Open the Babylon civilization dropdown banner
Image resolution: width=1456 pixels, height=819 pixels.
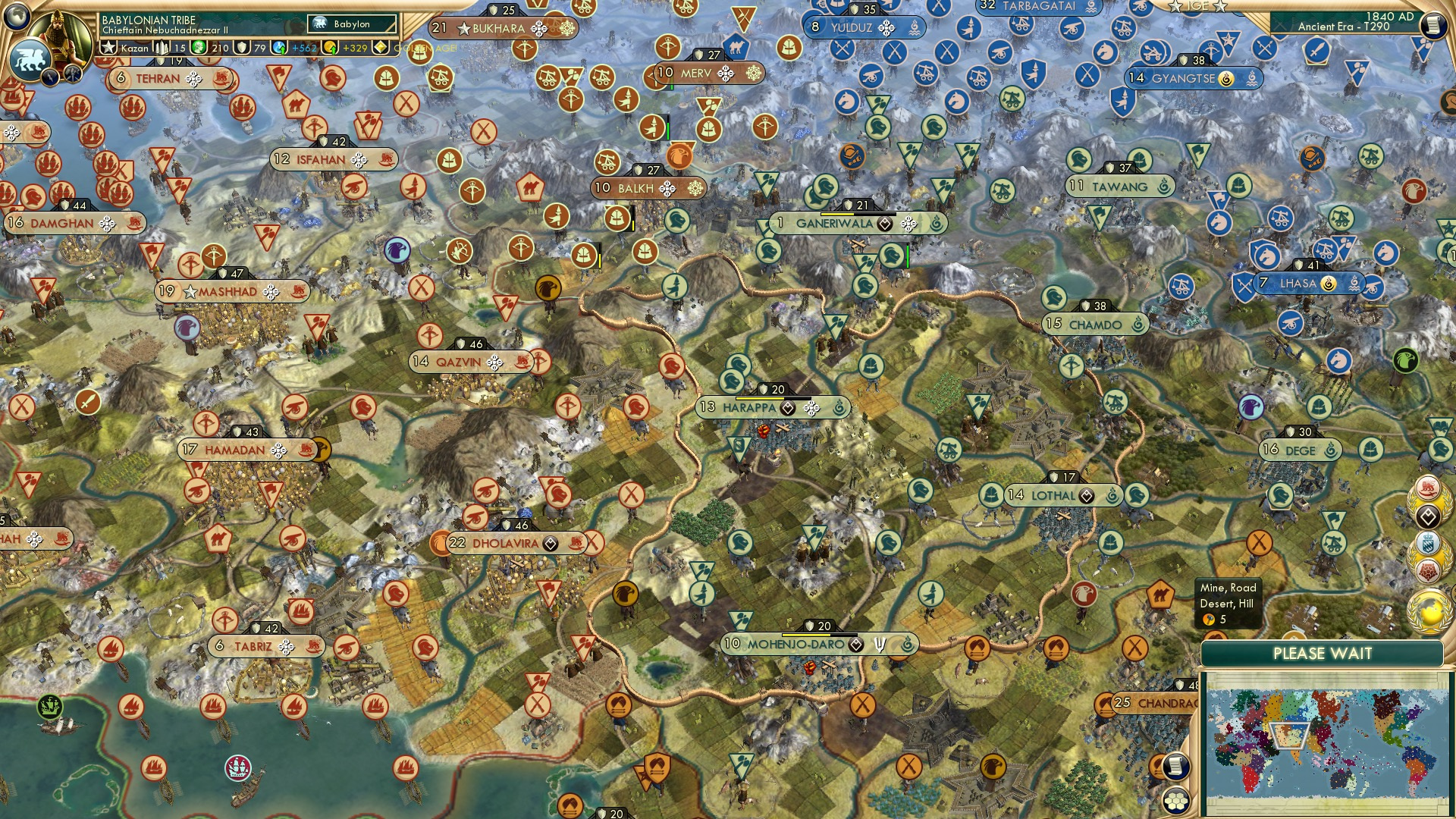click(353, 24)
